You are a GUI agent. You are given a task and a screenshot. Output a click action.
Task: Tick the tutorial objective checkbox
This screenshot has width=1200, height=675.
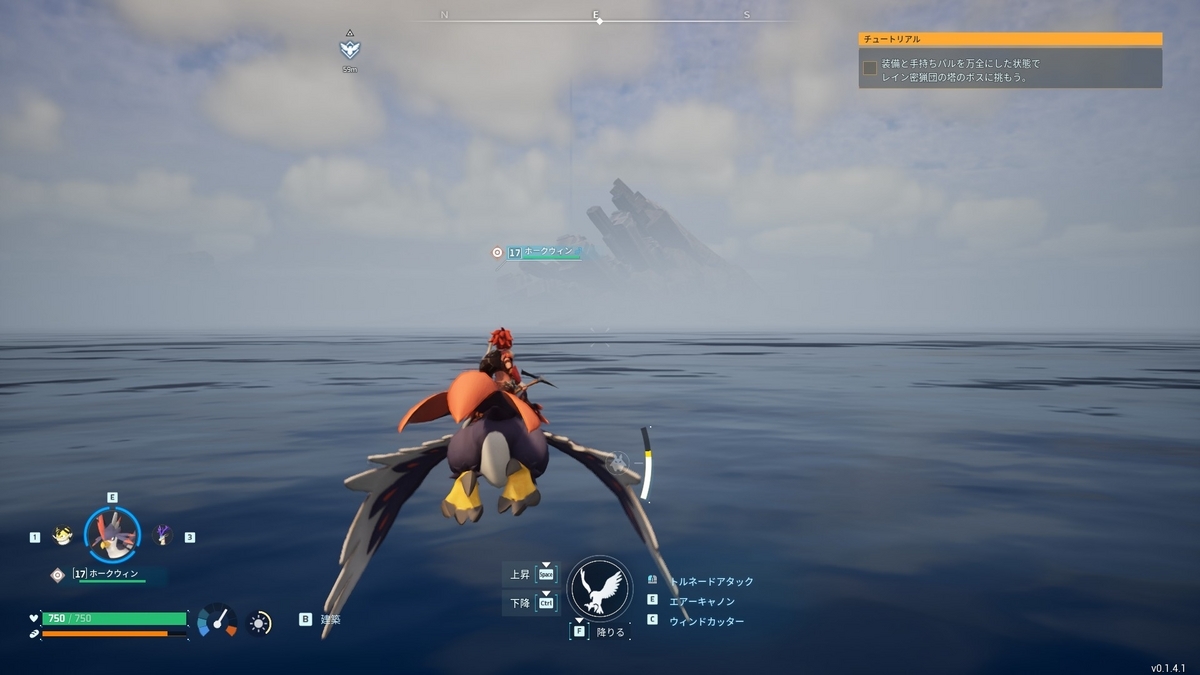click(870, 68)
